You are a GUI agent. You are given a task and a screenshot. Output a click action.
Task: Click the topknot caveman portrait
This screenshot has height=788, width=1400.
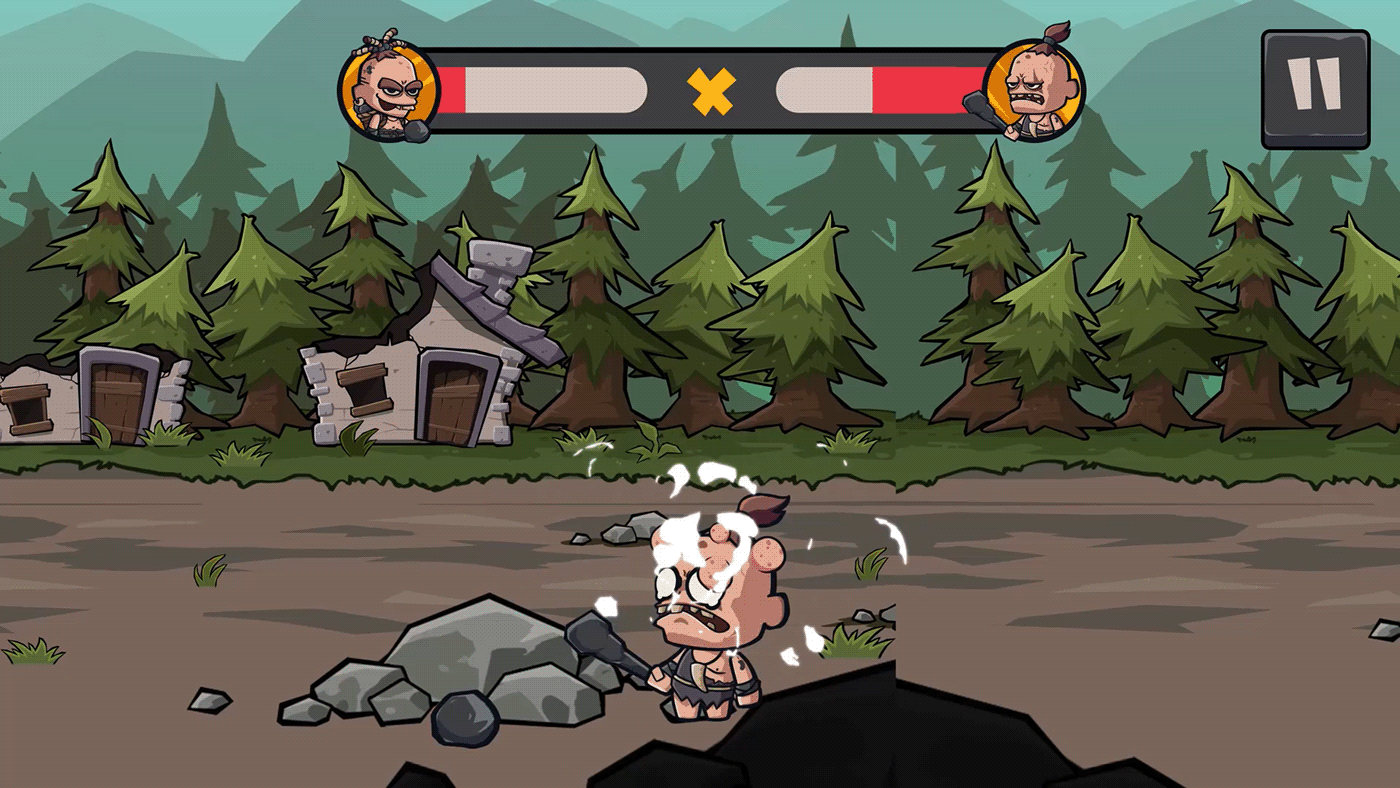tap(1035, 90)
